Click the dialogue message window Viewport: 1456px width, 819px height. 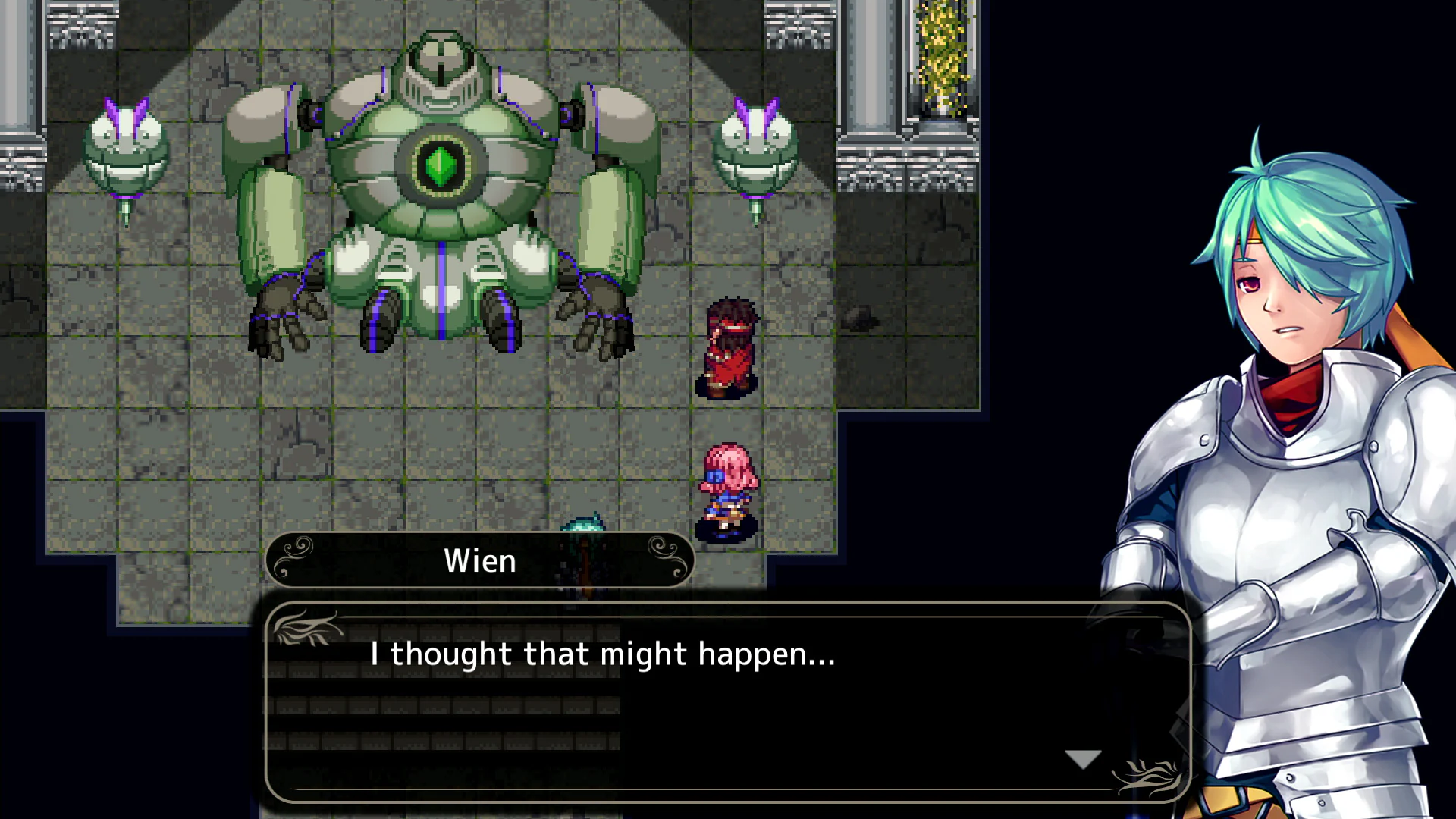pos(728,698)
